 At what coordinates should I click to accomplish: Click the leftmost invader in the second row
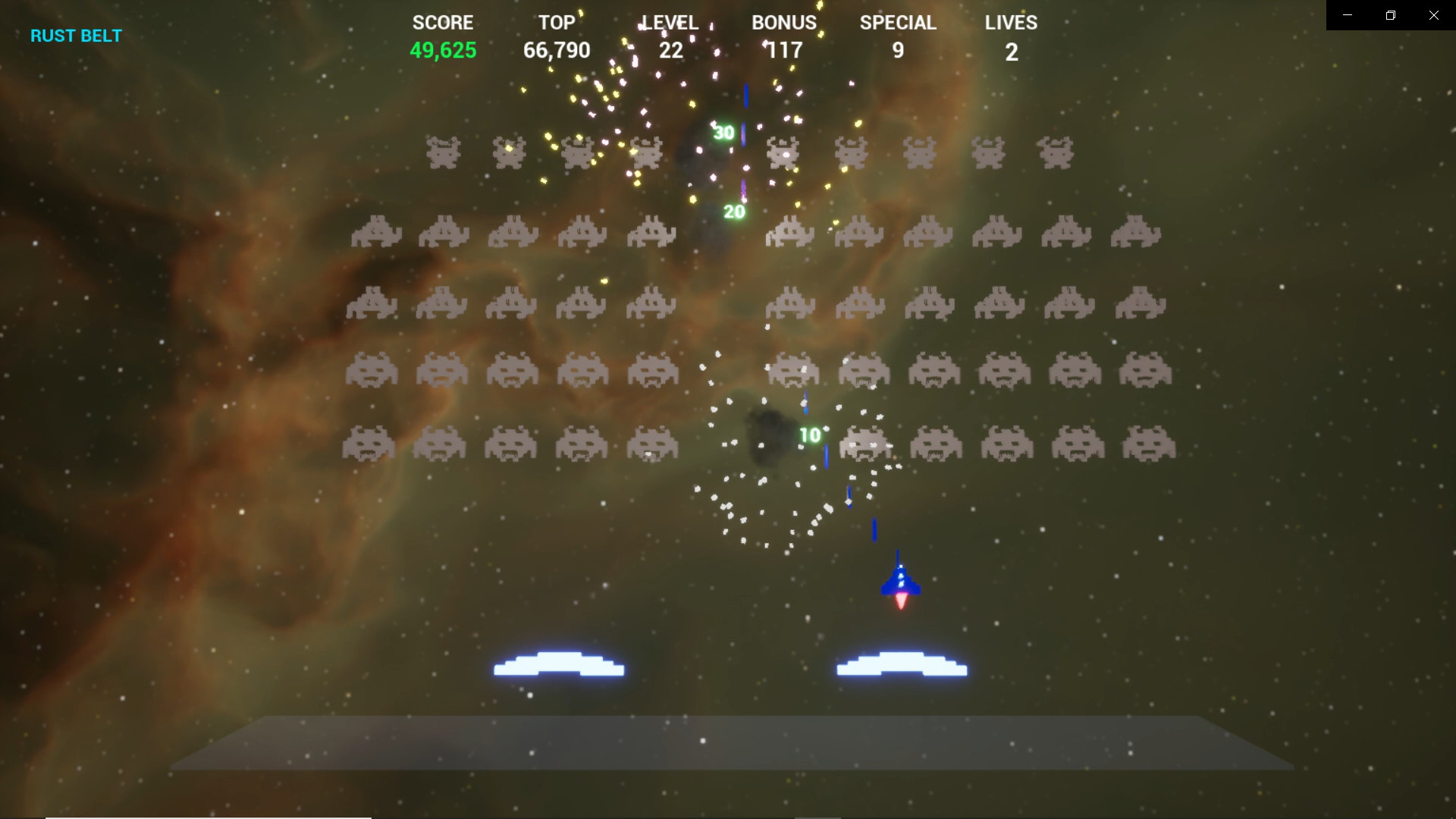point(377,233)
